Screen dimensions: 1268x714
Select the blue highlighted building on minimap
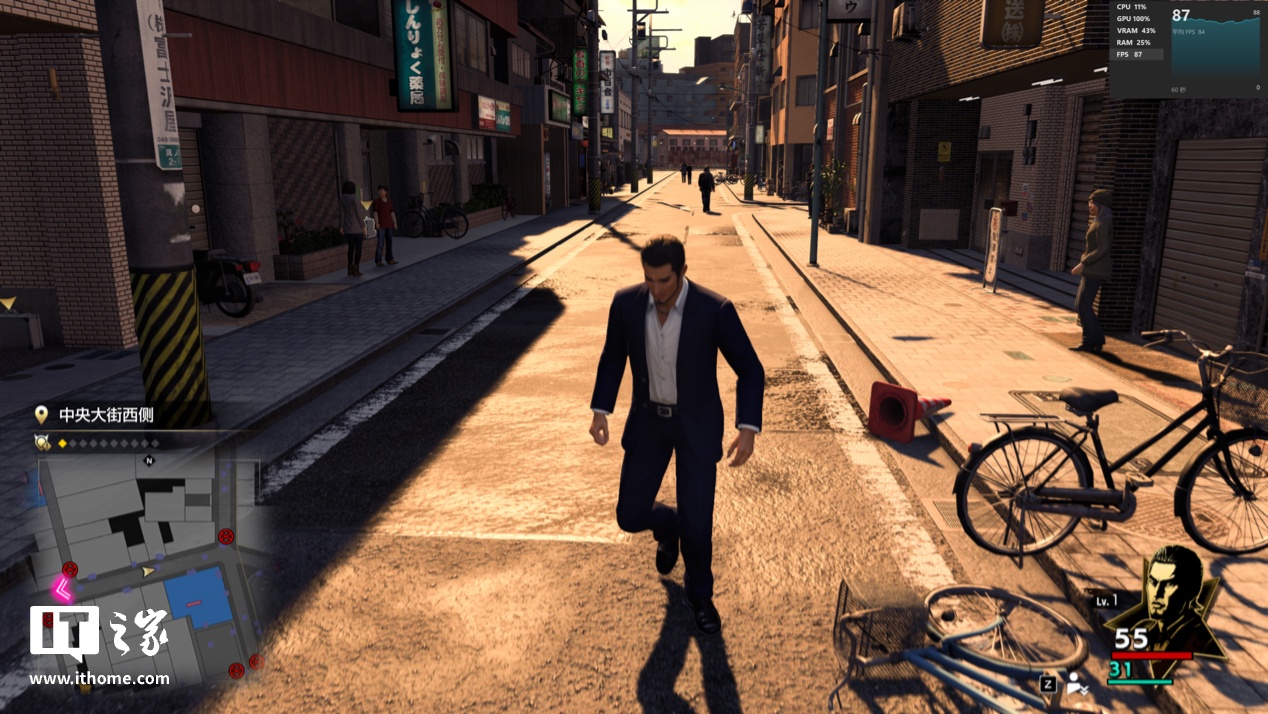(x=197, y=597)
